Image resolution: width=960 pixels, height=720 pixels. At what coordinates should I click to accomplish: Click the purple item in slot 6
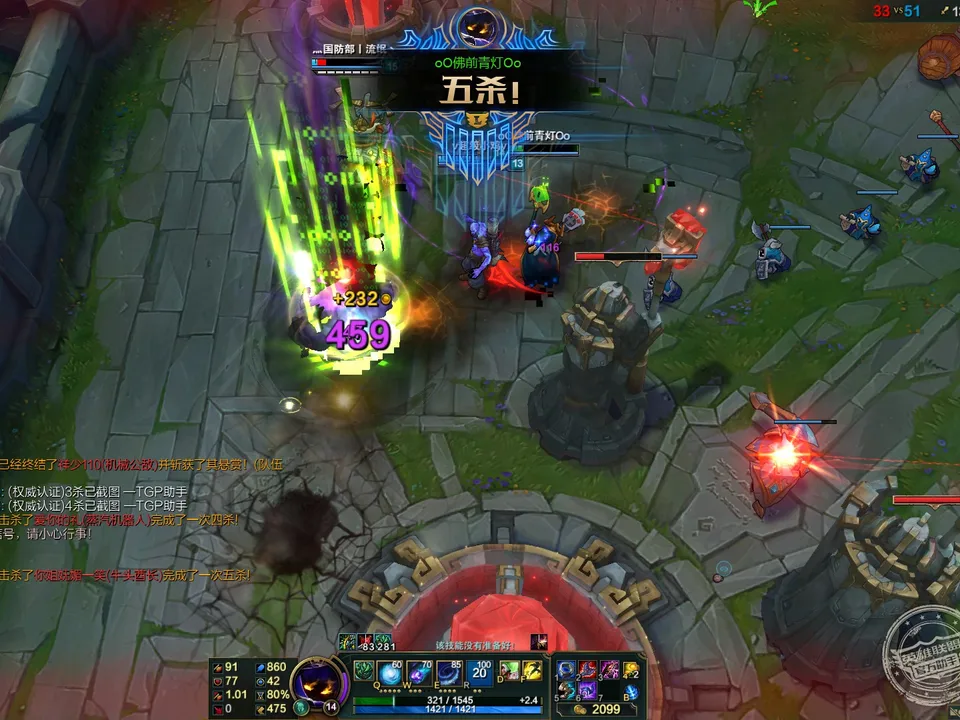(588, 689)
